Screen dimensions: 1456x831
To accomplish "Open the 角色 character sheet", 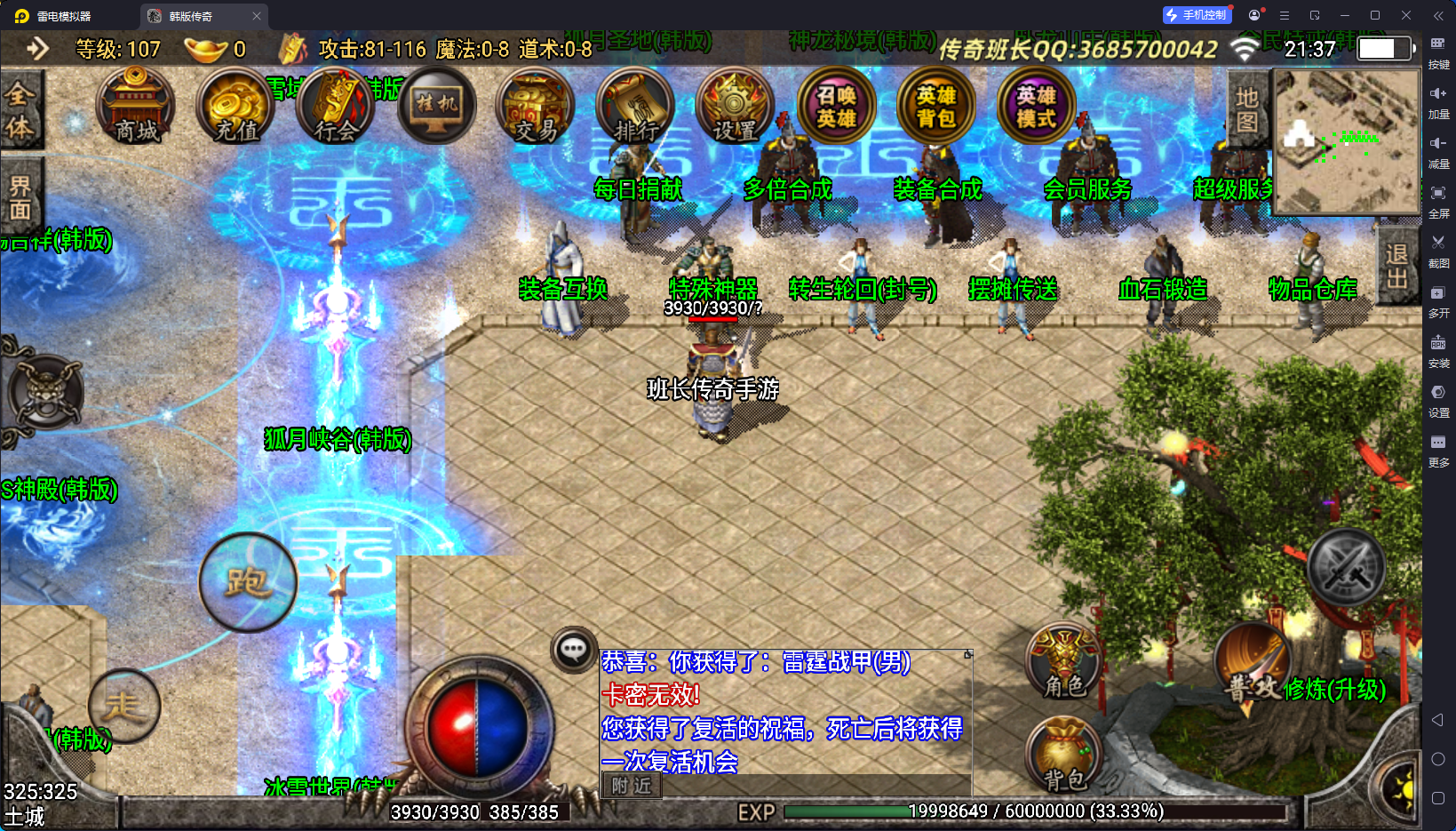I will click(x=1063, y=662).
